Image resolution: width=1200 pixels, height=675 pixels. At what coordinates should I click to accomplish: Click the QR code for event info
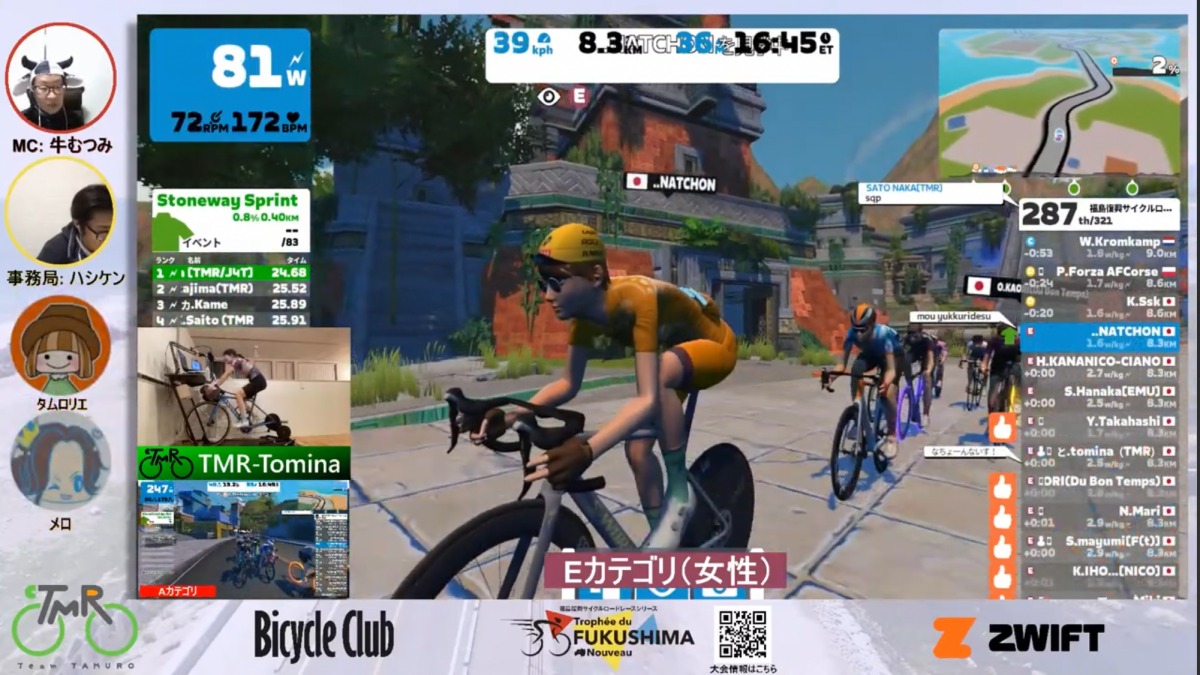742,634
